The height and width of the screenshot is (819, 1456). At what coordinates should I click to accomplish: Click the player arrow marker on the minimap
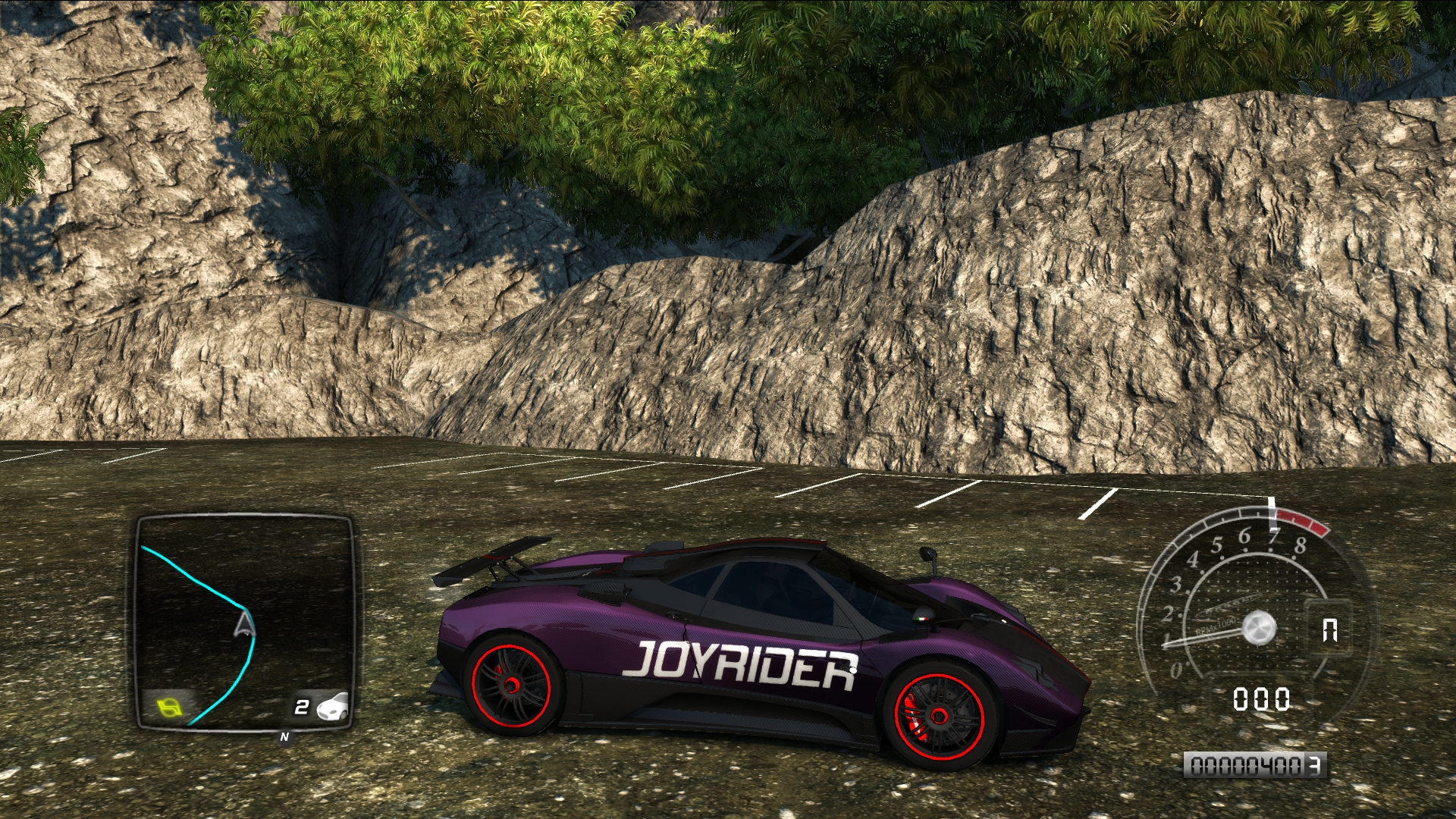pos(244,625)
